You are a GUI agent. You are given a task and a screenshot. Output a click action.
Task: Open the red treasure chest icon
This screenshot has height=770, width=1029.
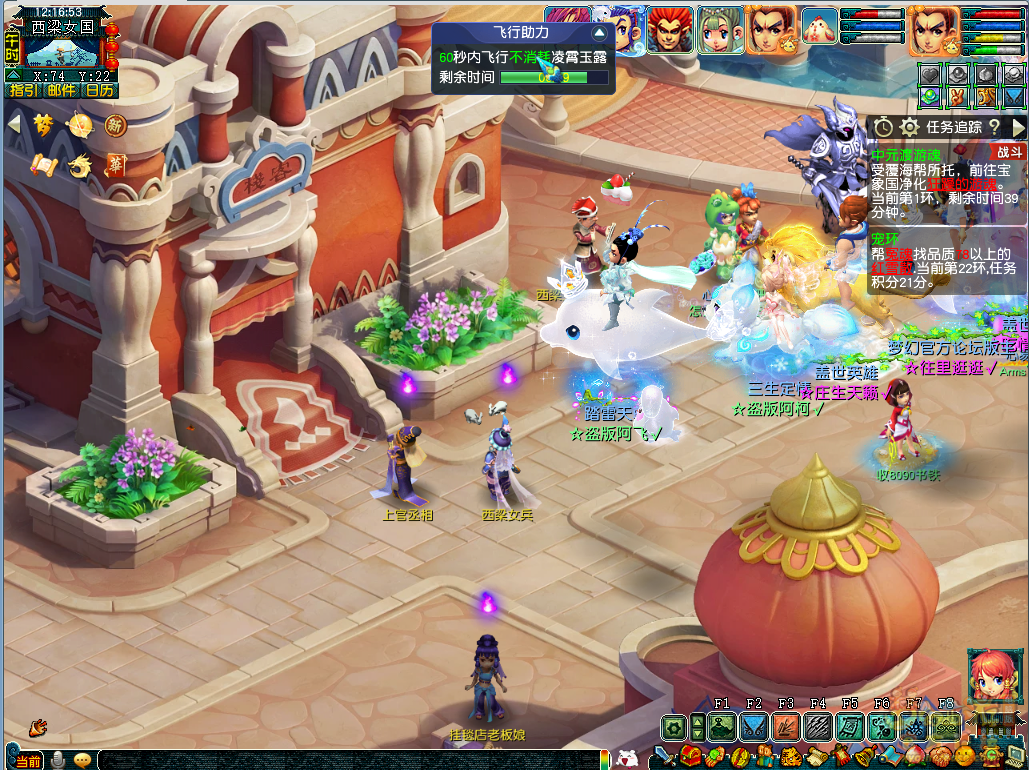coord(690,757)
